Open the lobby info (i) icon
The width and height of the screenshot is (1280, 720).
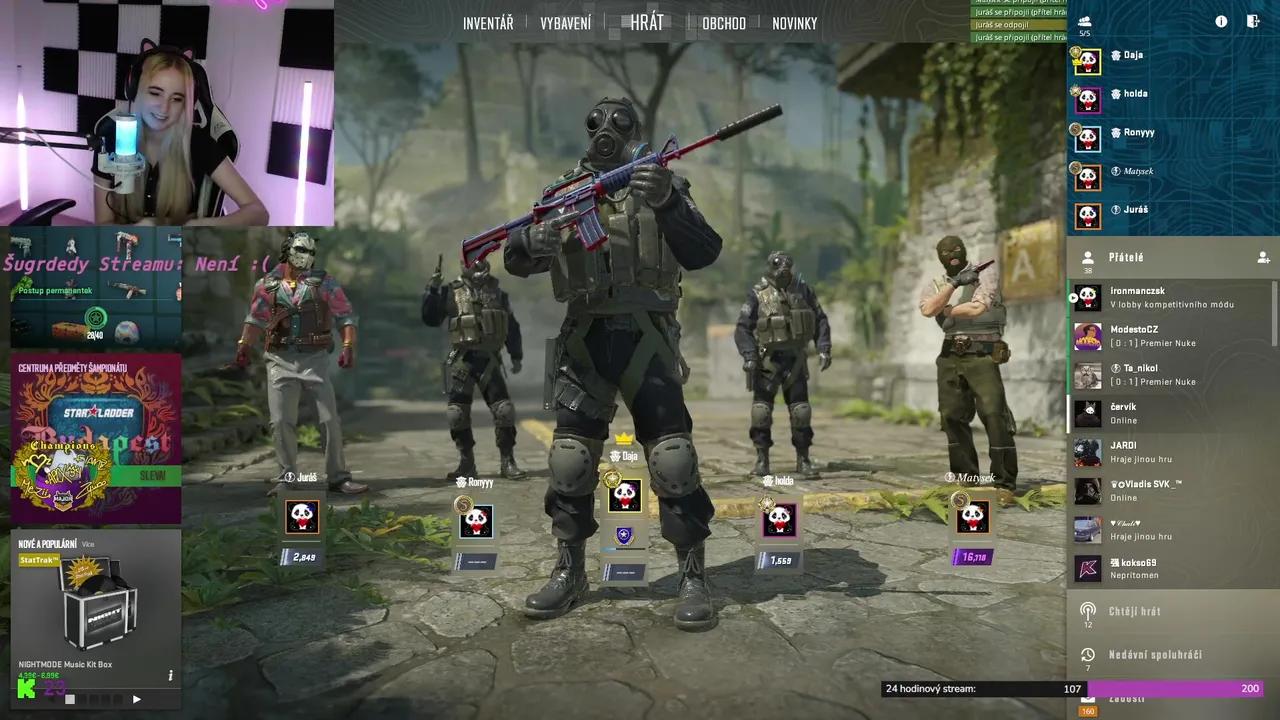[x=1221, y=21]
